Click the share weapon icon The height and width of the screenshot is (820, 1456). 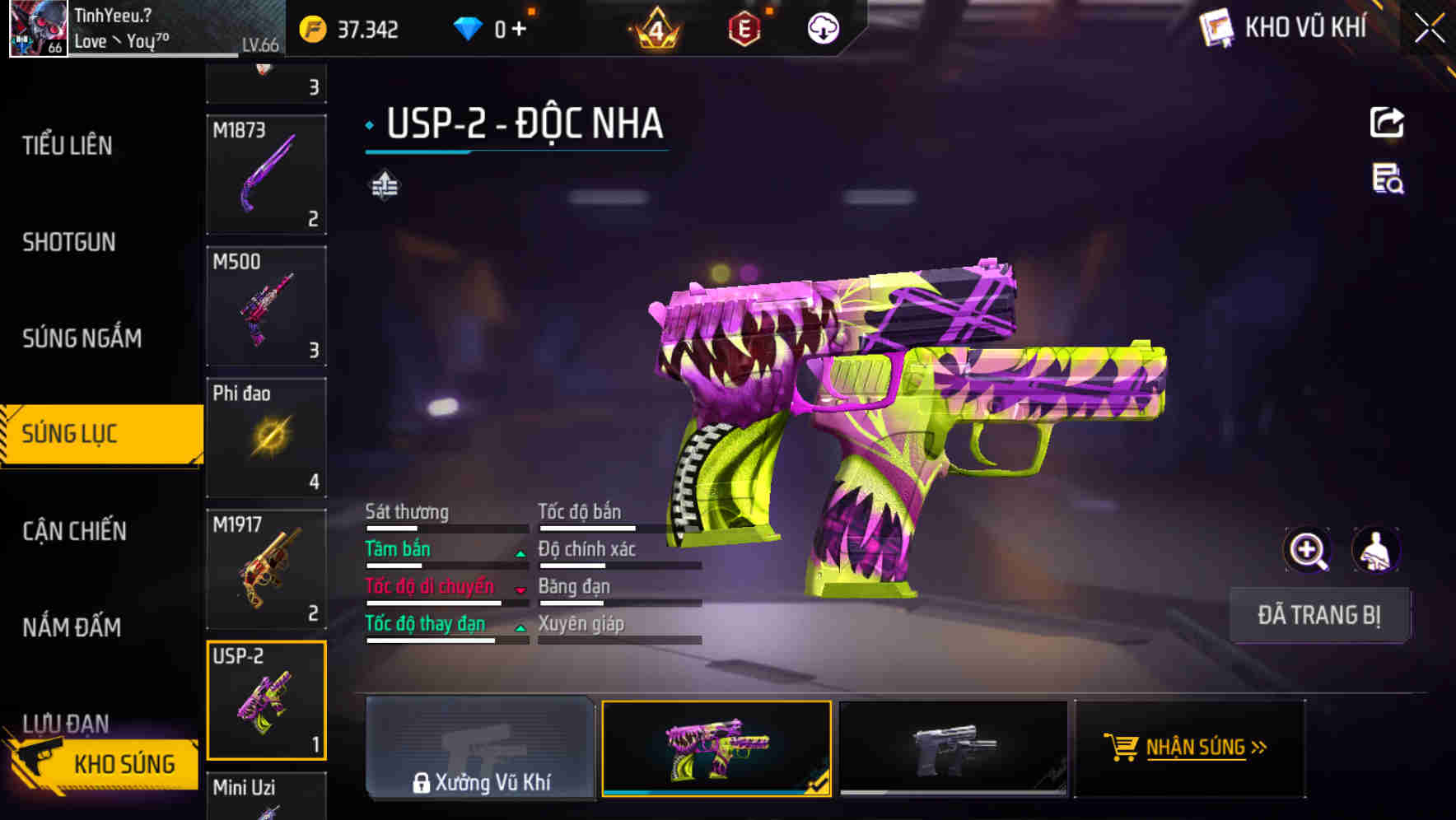coord(1388,122)
